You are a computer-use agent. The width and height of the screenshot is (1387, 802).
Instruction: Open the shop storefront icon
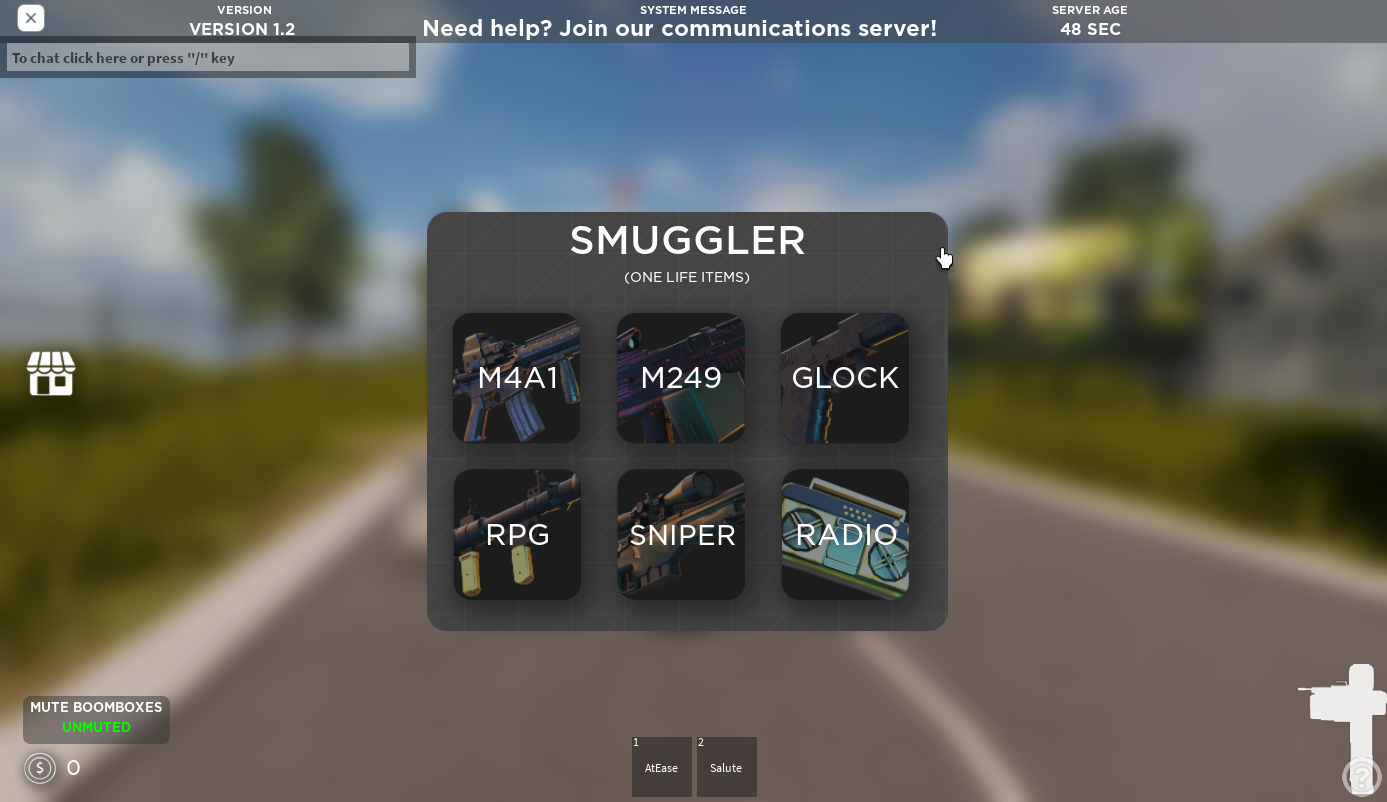[51, 374]
